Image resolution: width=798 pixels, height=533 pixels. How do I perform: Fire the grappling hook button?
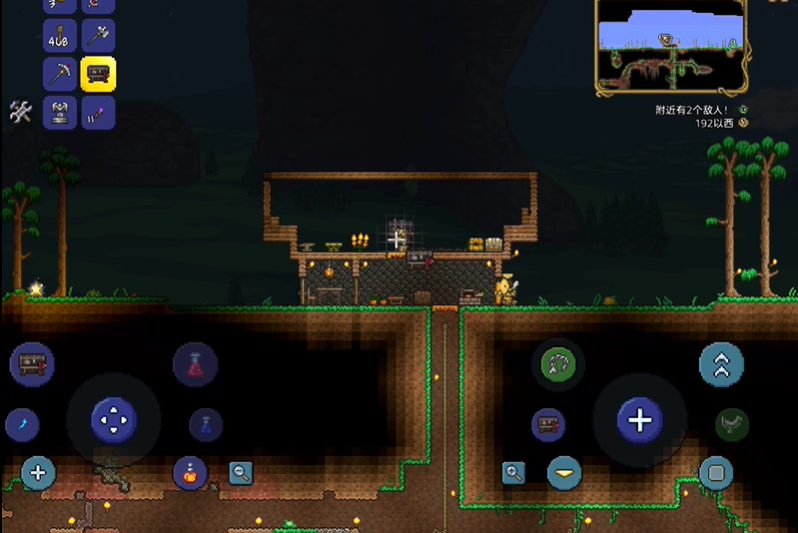click(557, 364)
